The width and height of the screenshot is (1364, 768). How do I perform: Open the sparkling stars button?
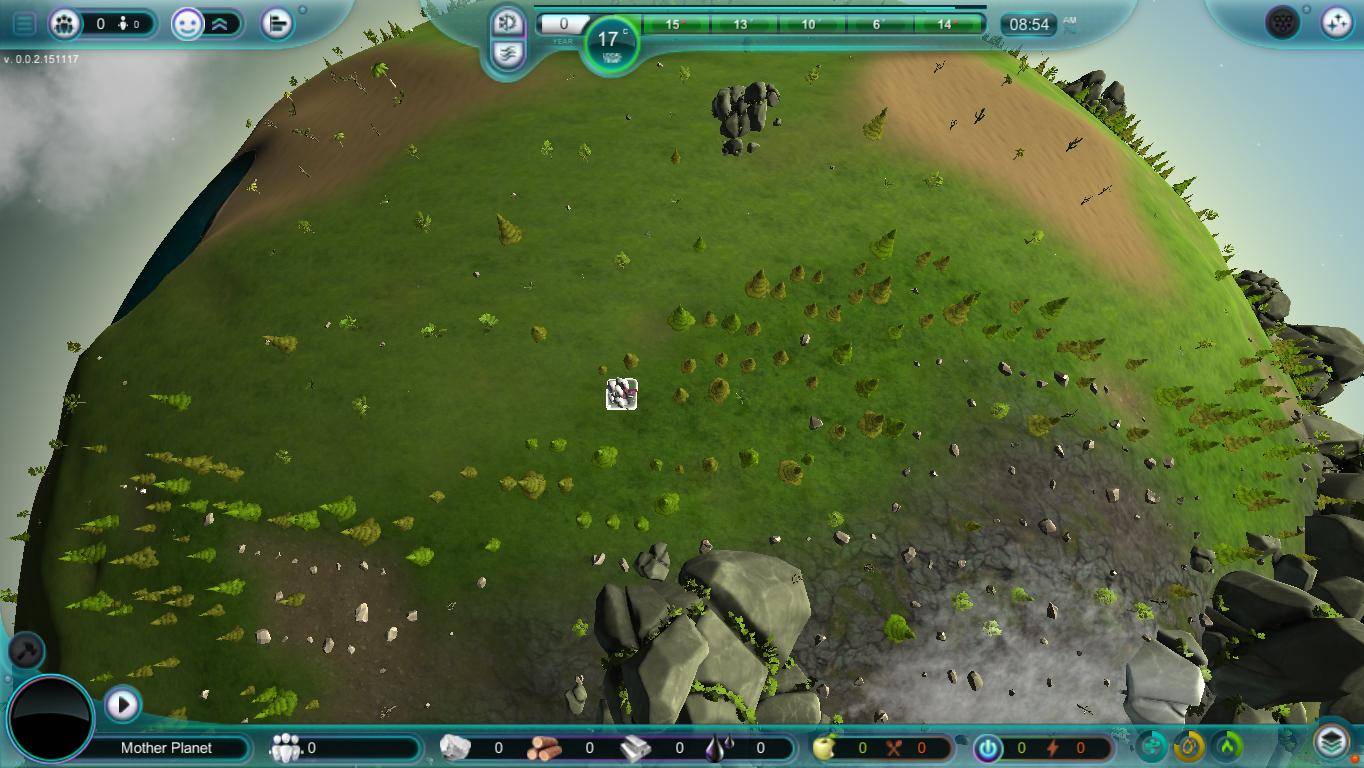1336,22
